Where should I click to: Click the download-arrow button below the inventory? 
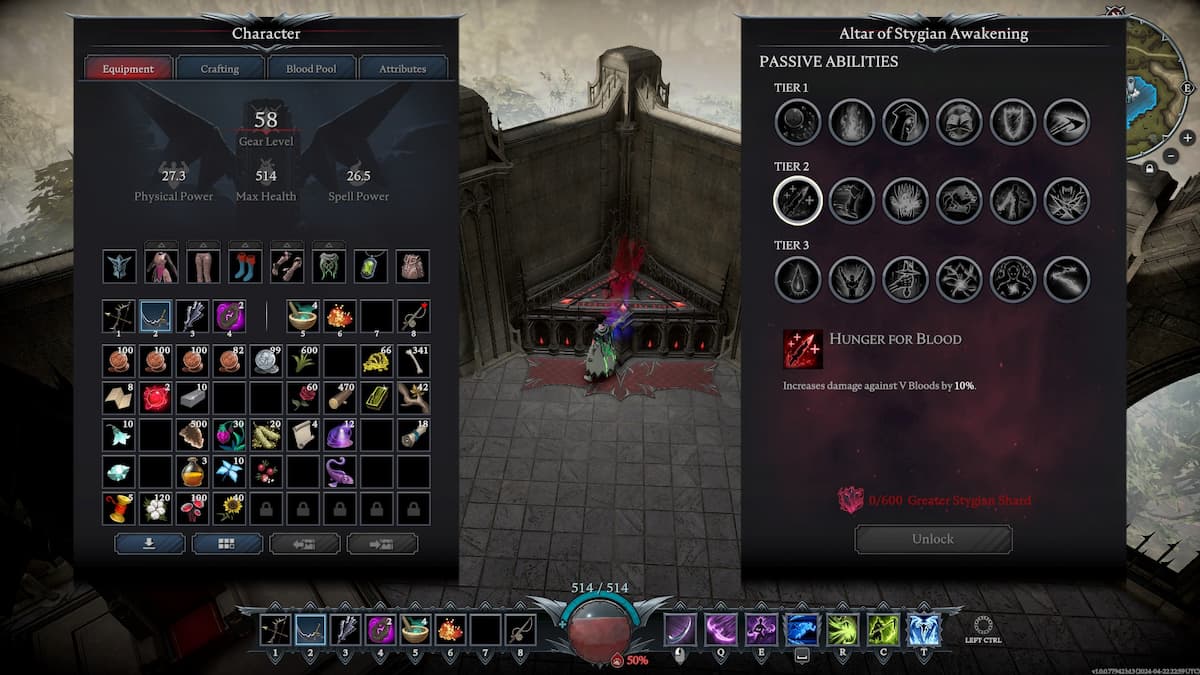click(x=150, y=543)
